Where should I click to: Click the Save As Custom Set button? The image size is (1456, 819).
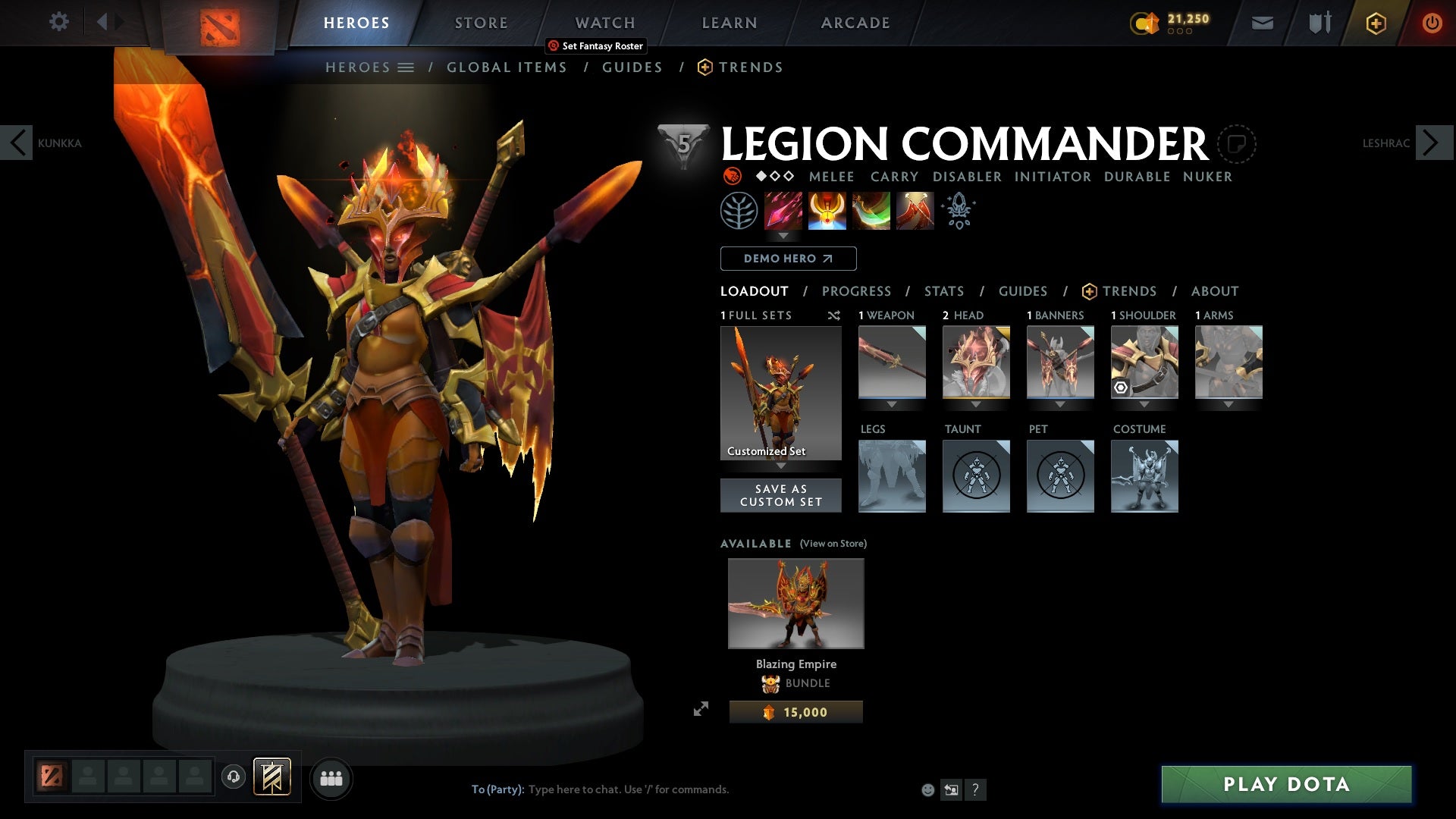pos(781,494)
